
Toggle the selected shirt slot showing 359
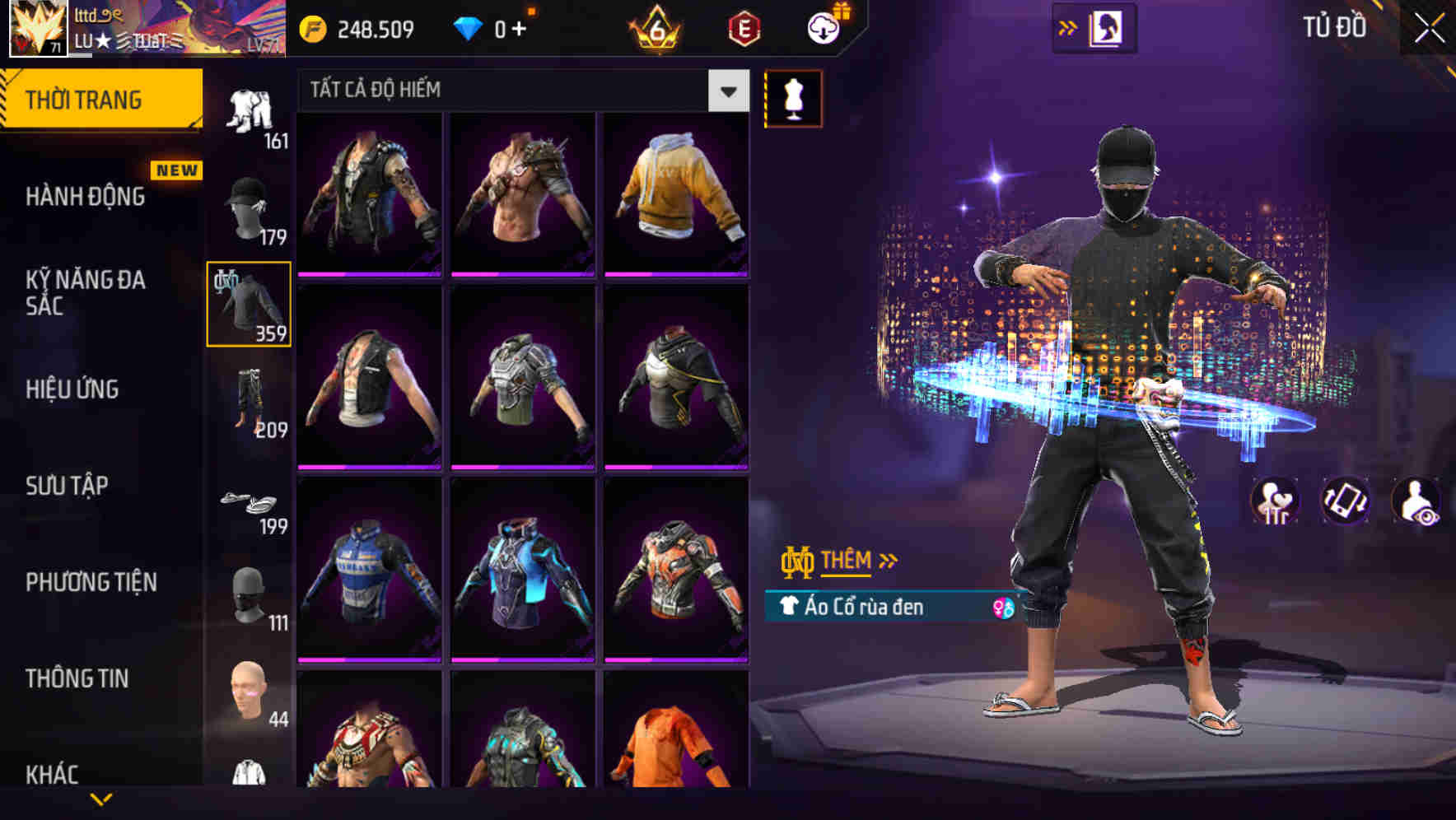pyautogui.click(x=250, y=305)
